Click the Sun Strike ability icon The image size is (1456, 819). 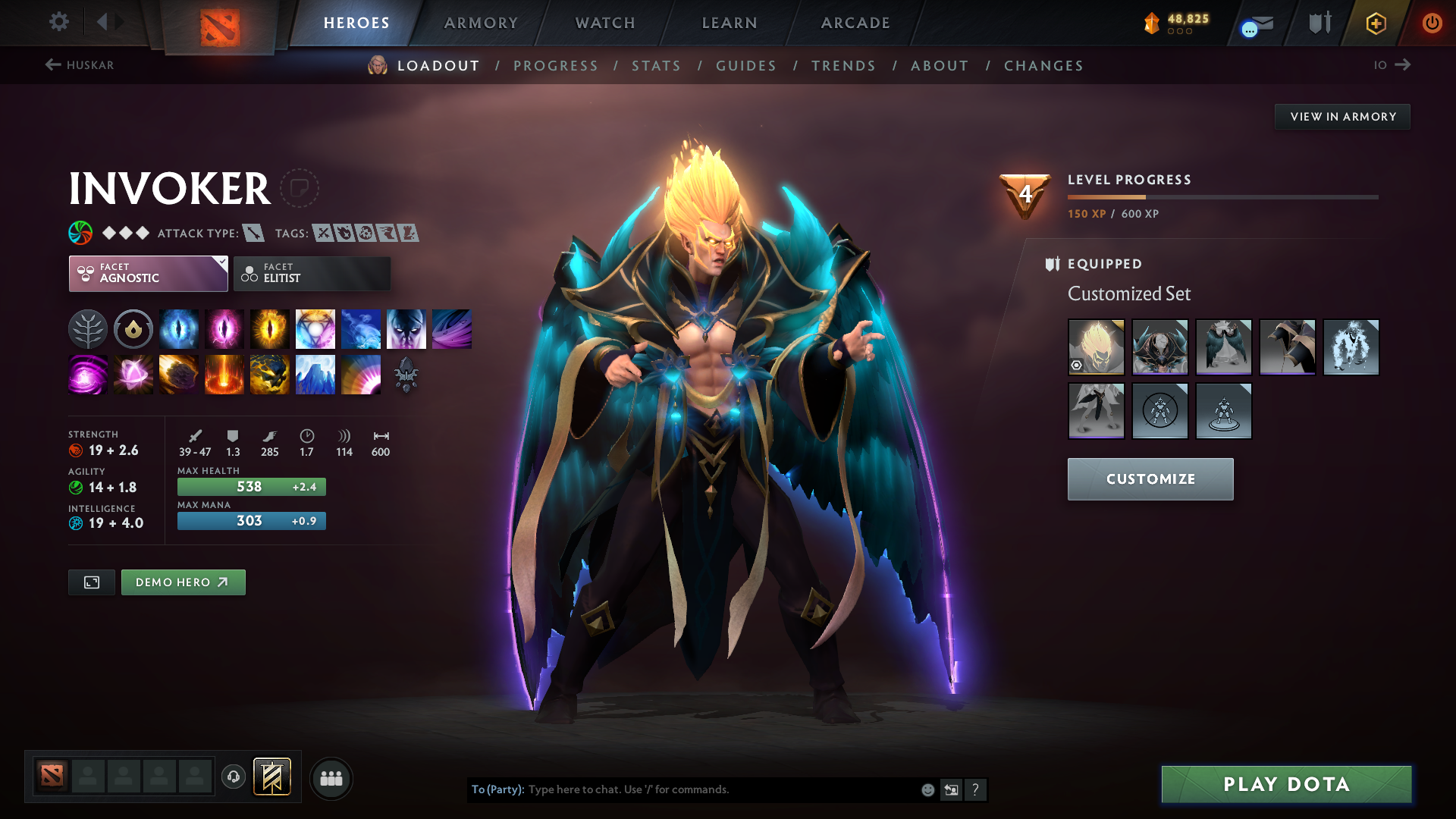tap(224, 374)
